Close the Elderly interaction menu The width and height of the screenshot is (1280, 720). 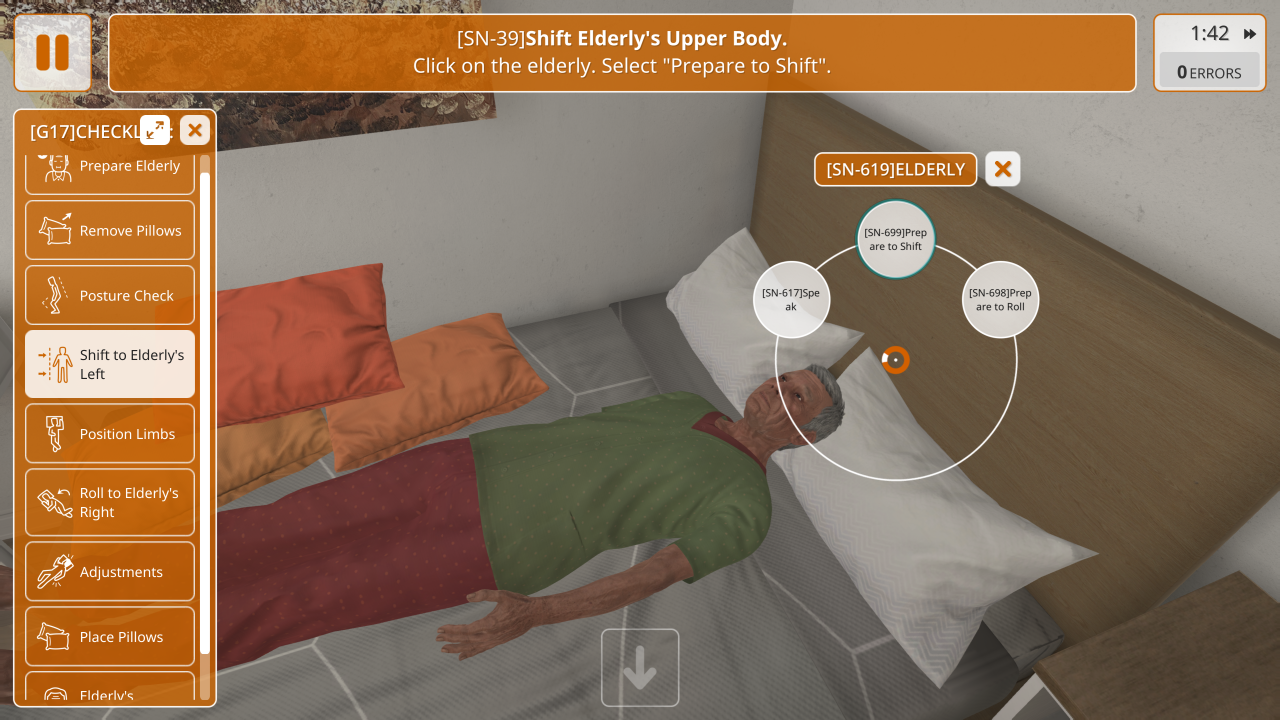pos(1002,169)
